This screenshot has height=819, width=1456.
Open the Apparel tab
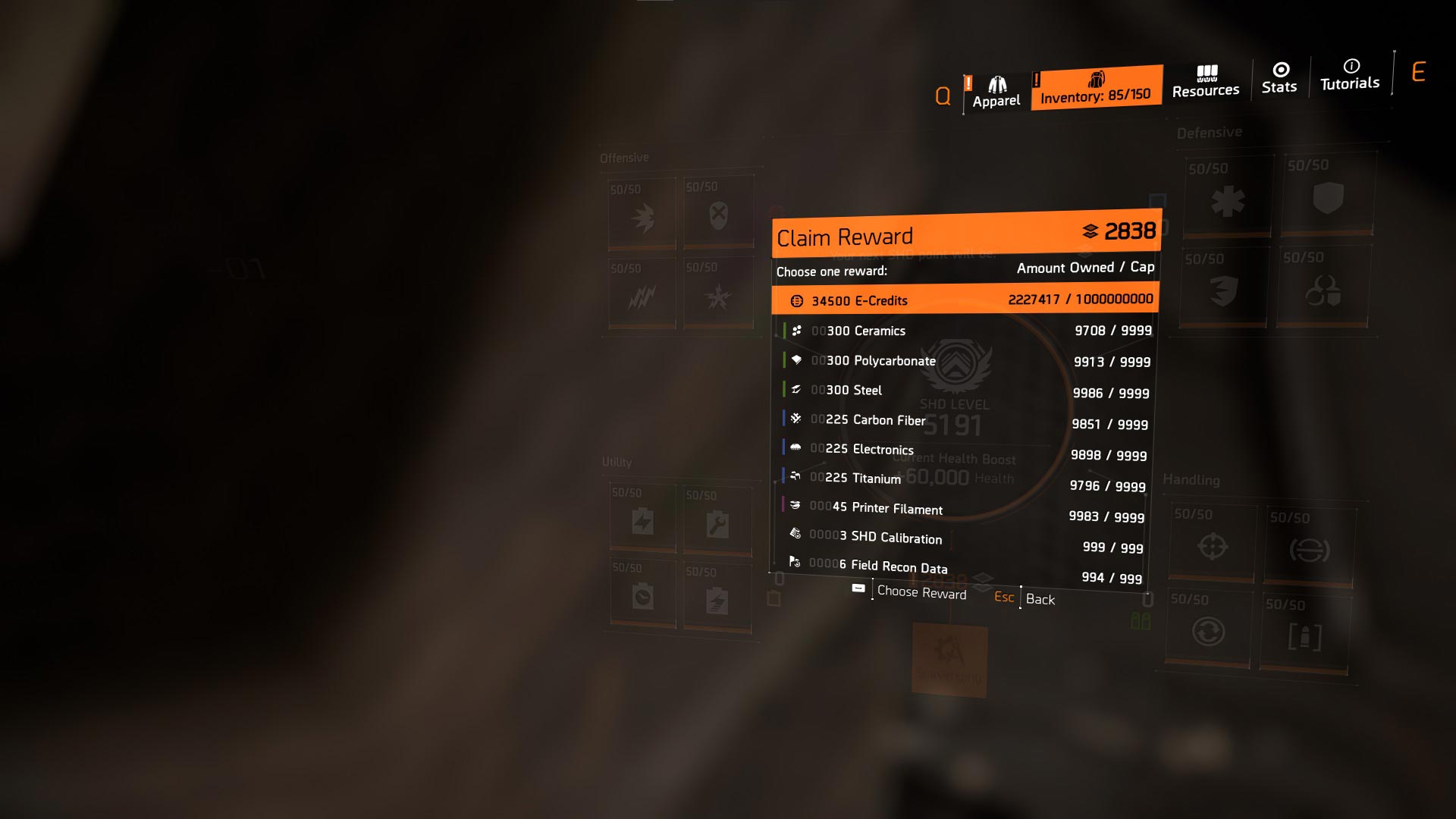996,93
